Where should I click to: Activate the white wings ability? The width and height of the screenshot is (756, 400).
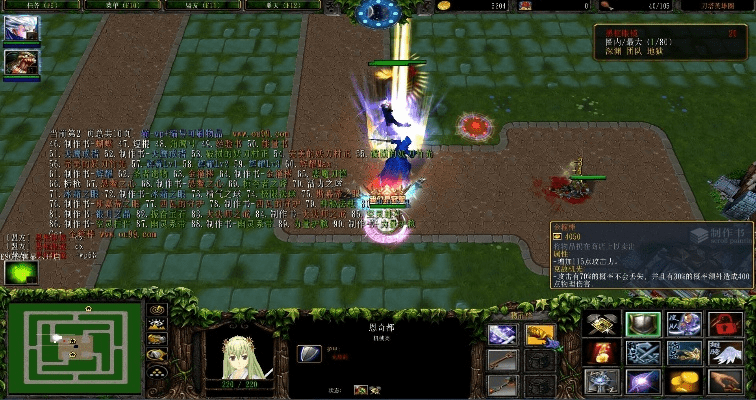click(x=725, y=352)
